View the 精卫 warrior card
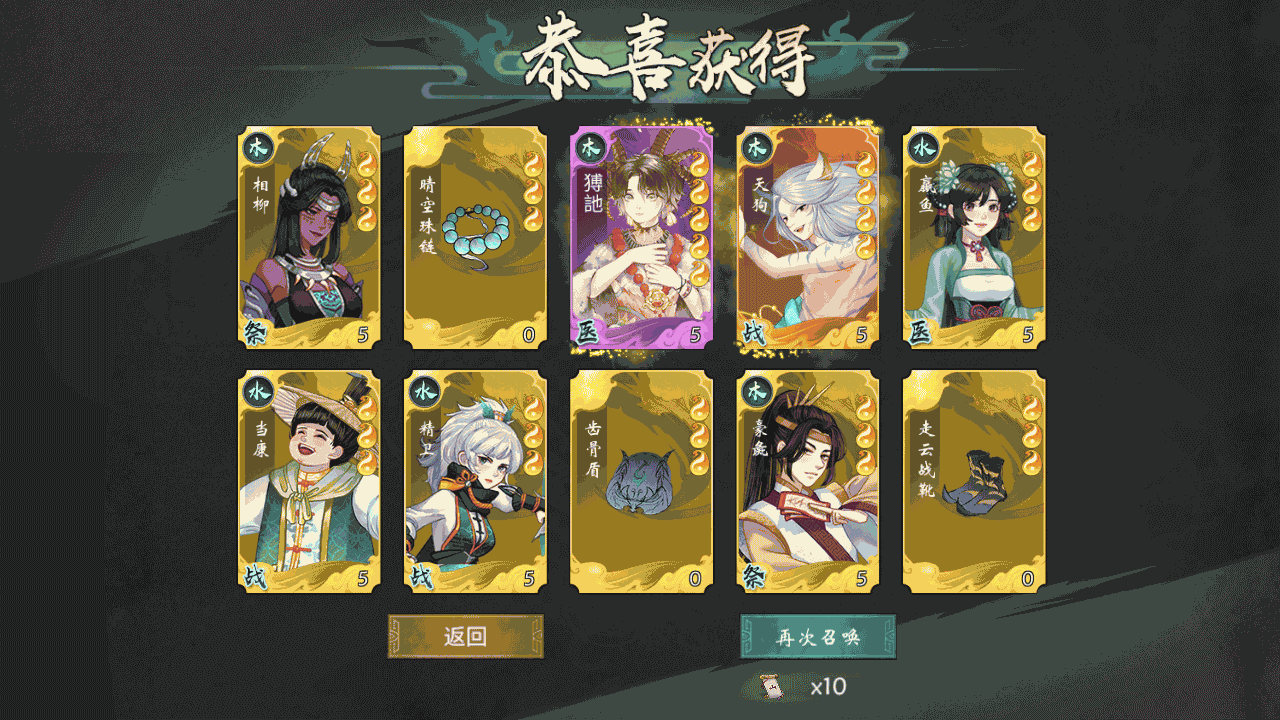1280x720 pixels. [475, 482]
